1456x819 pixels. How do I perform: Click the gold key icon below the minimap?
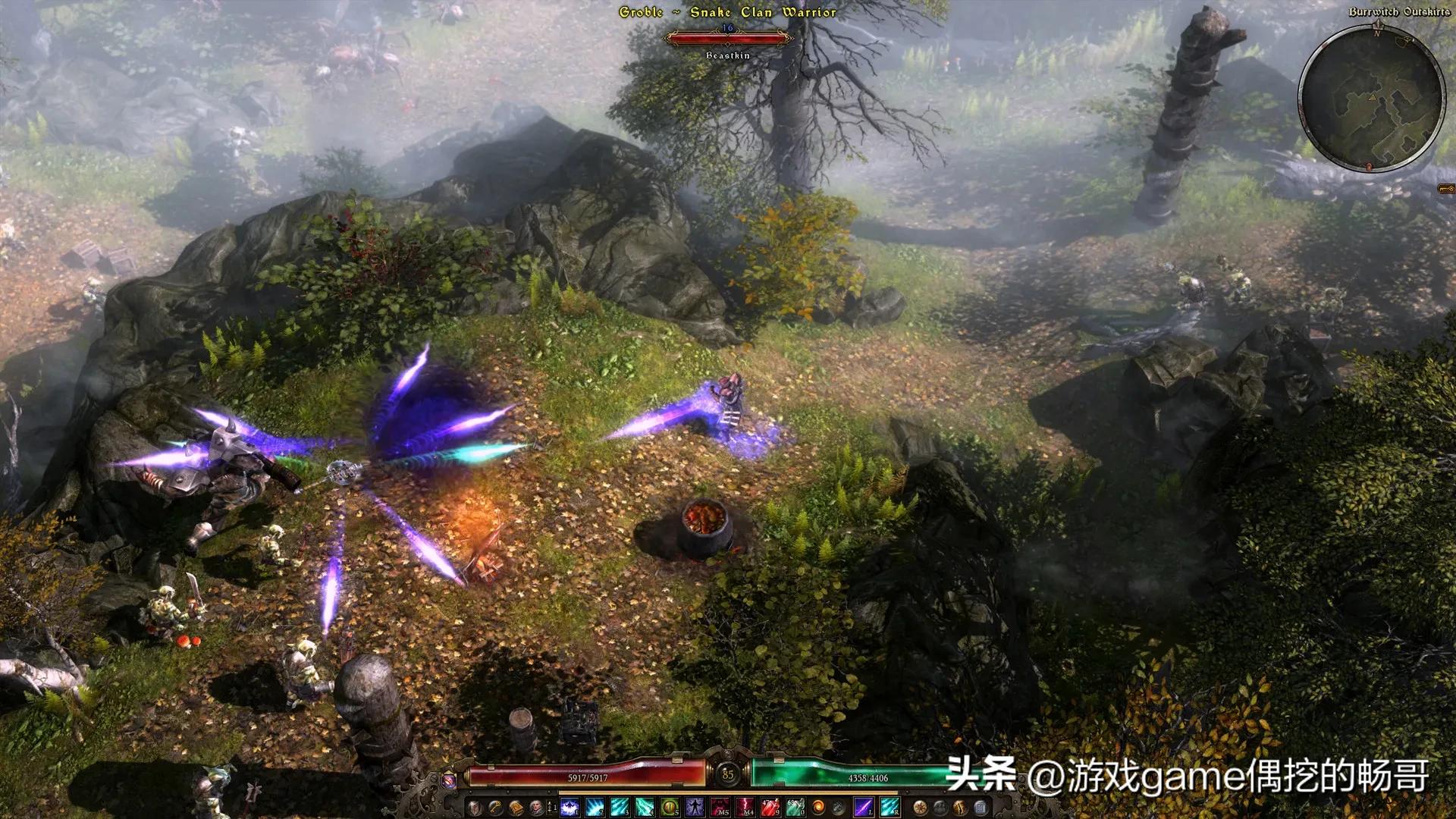[1446, 188]
